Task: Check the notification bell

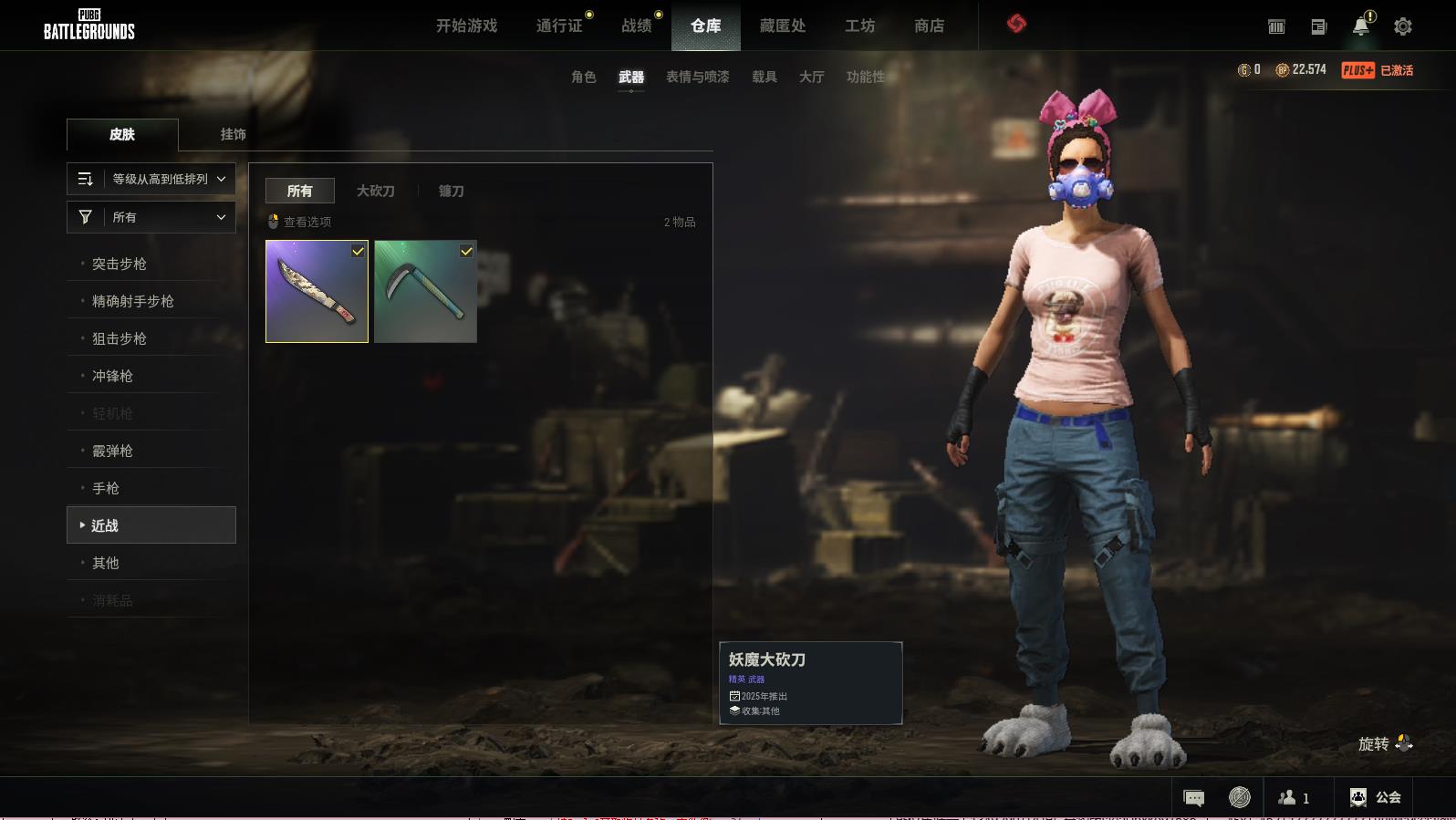Action: [1361, 26]
